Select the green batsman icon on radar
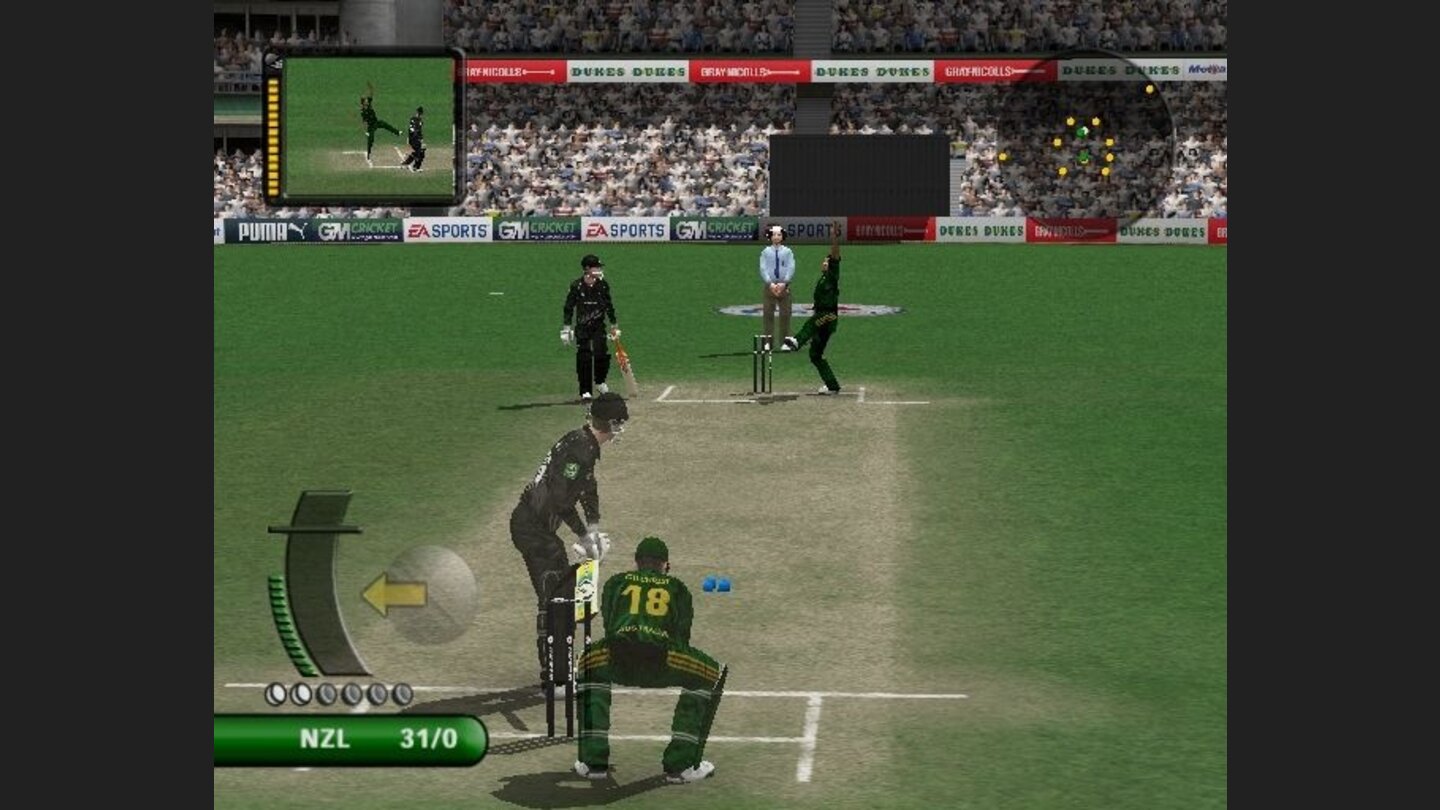1440x810 pixels. point(1084,158)
